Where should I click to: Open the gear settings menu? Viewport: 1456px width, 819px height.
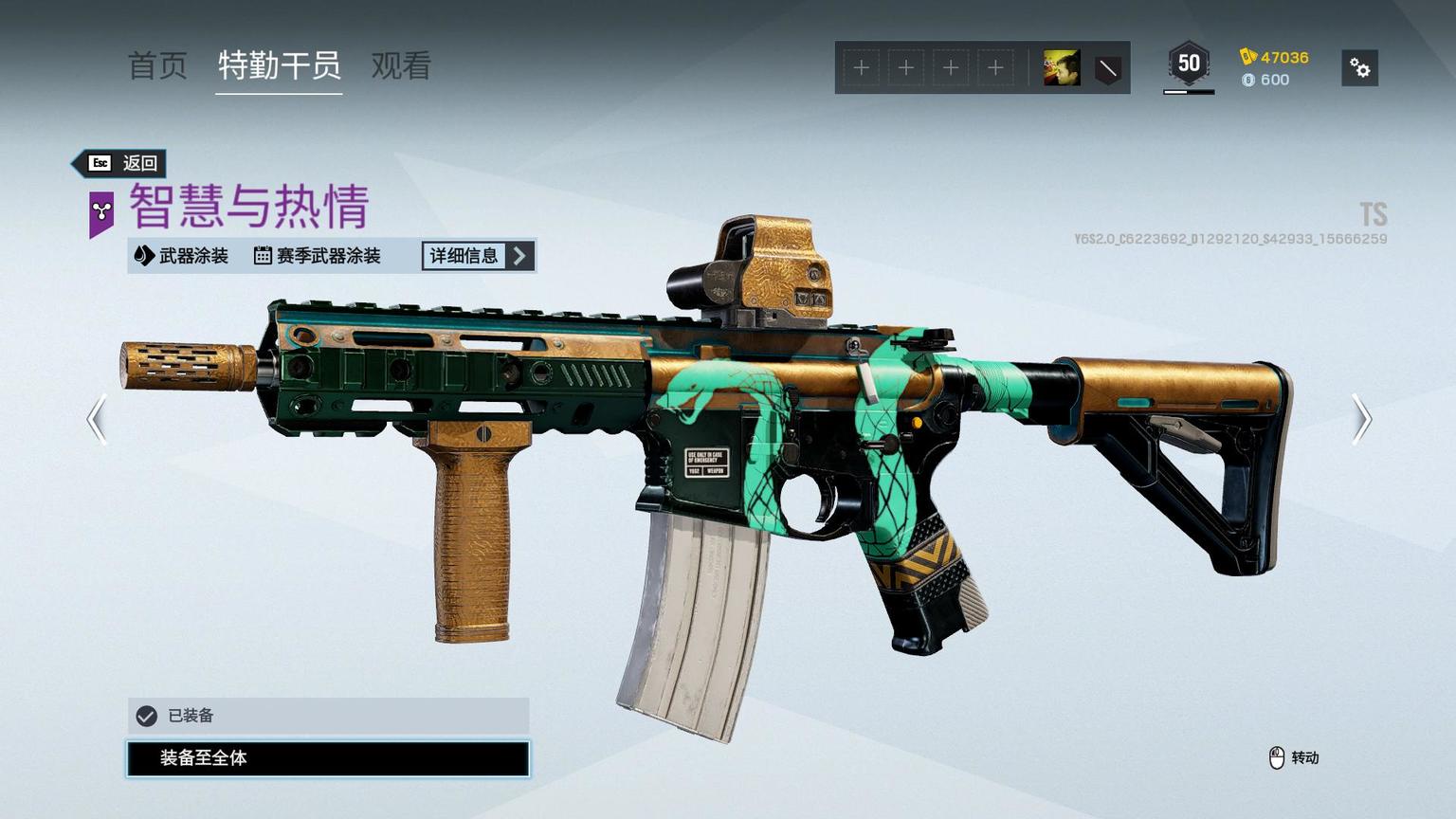click(1359, 68)
